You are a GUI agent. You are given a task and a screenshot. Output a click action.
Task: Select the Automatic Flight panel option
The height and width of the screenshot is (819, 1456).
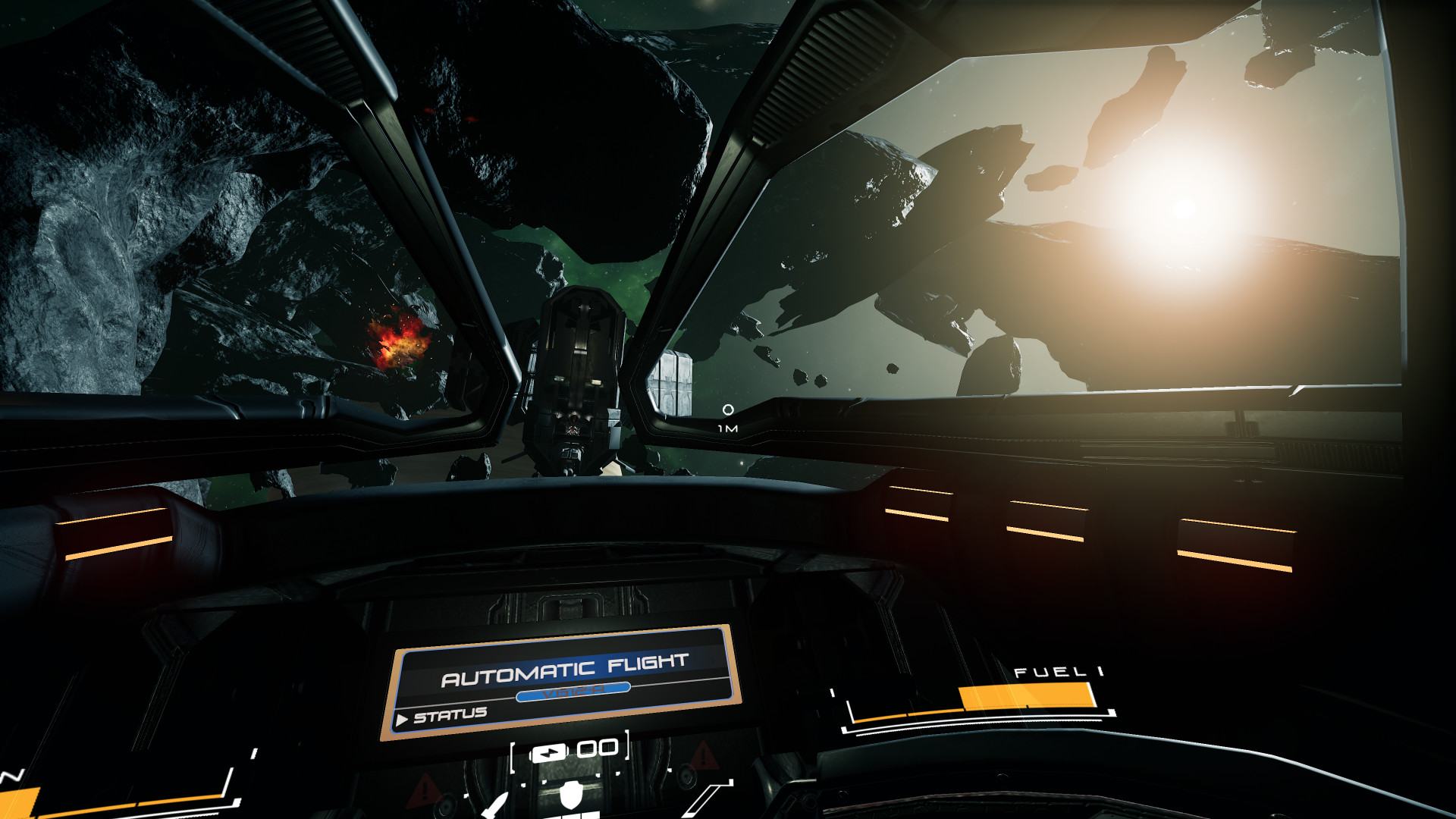(x=564, y=670)
